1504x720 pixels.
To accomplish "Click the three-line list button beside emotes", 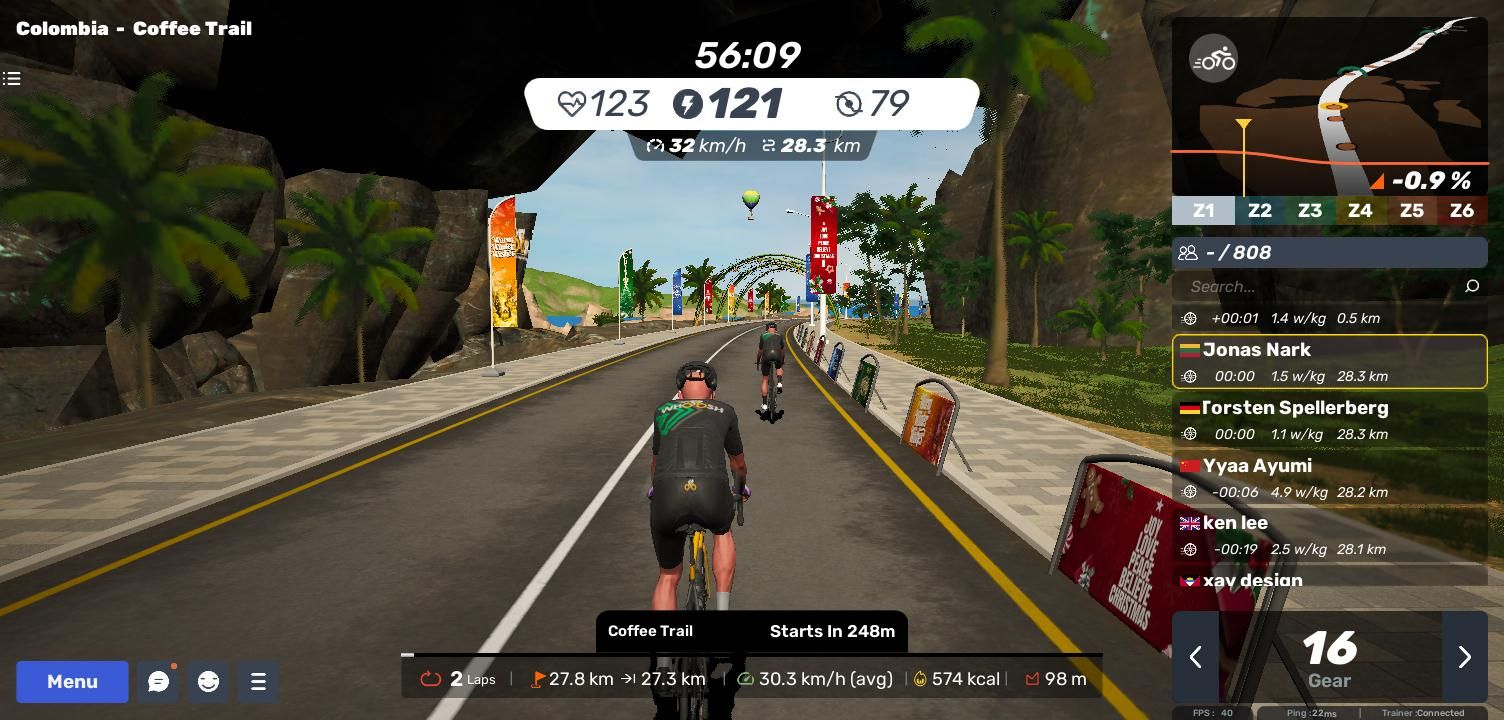I will 258,682.
